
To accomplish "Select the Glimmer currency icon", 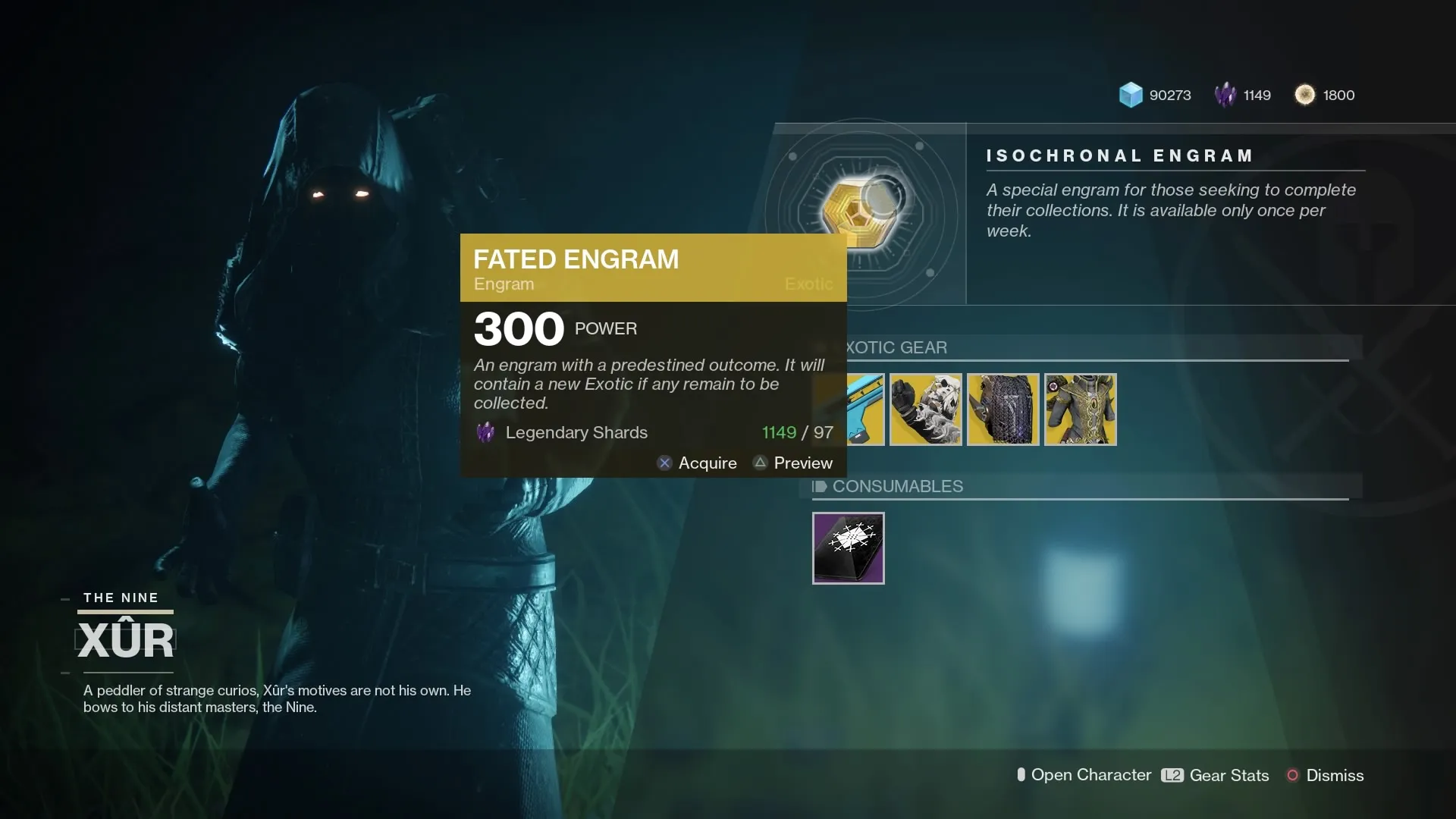I will pyautogui.click(x=1131, y=95).
